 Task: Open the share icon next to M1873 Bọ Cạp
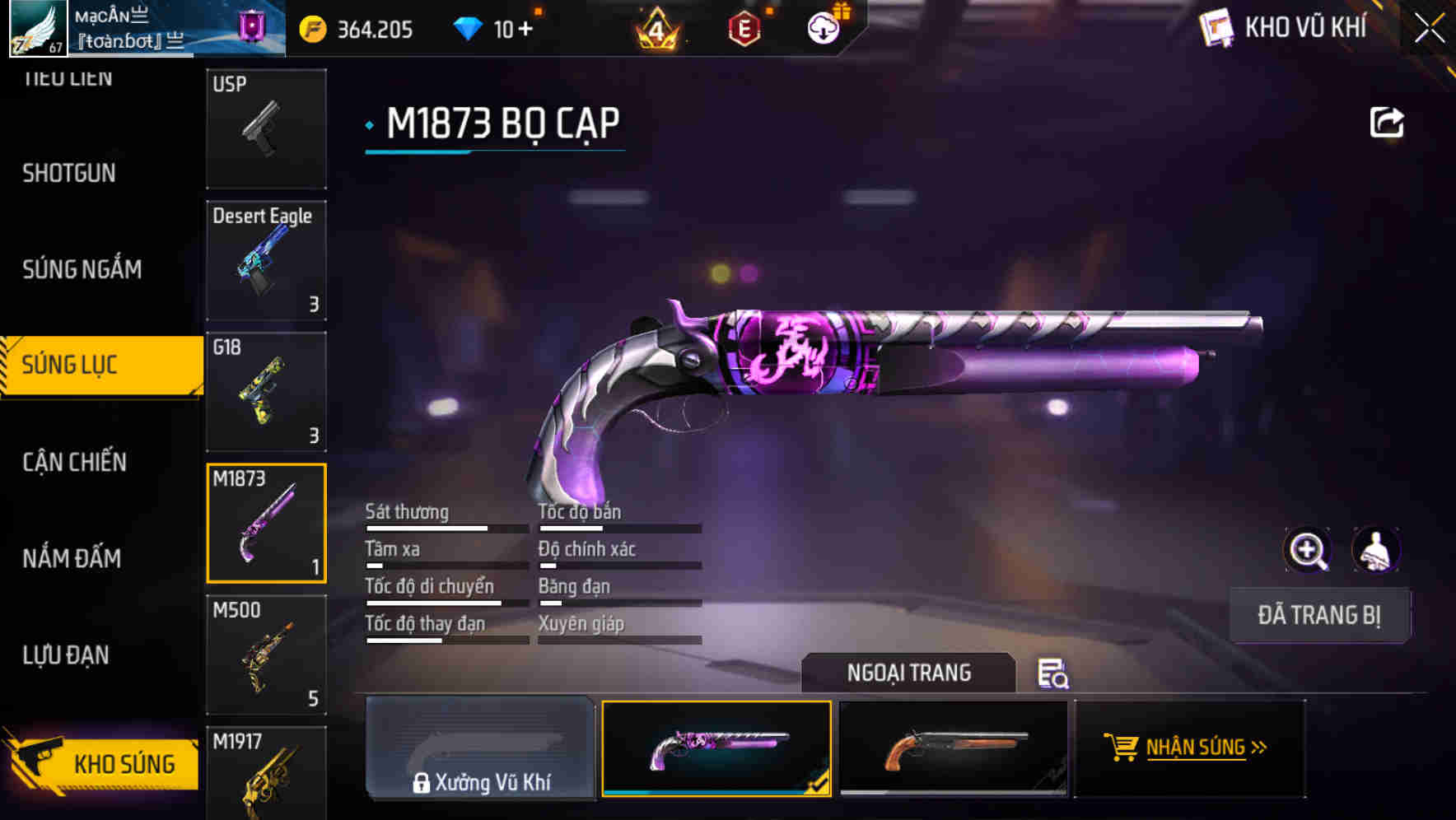[x=1388, y=121]
